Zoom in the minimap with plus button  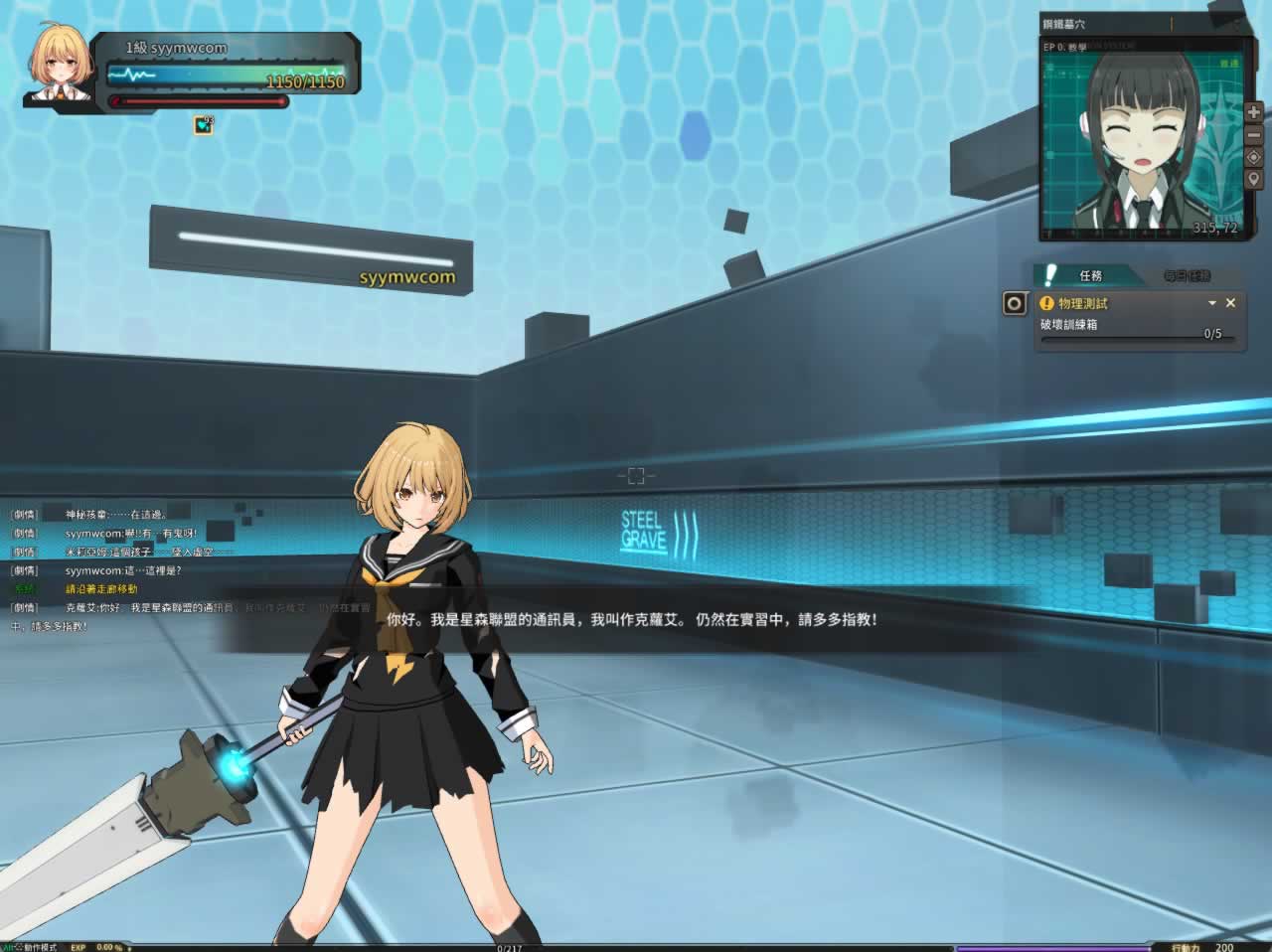point(1253,112)
